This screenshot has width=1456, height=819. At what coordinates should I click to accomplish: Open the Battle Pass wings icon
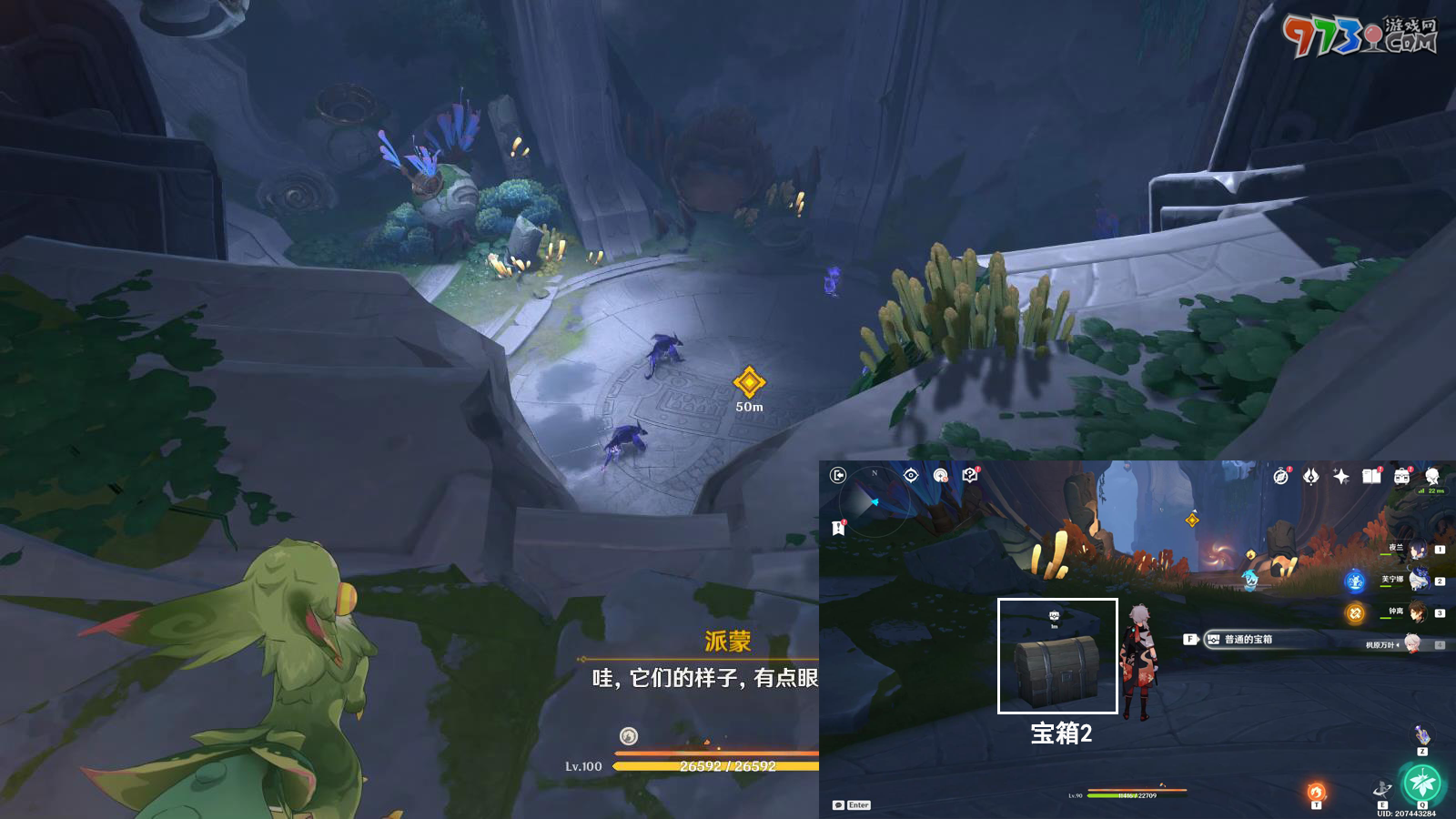(x=1310, y=477)
